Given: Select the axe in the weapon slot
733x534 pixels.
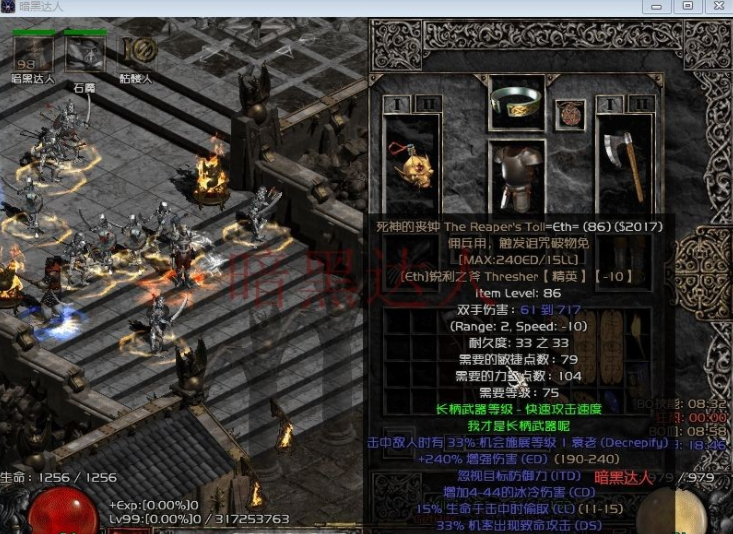Looking at the screenshot, I should [624, 163].
